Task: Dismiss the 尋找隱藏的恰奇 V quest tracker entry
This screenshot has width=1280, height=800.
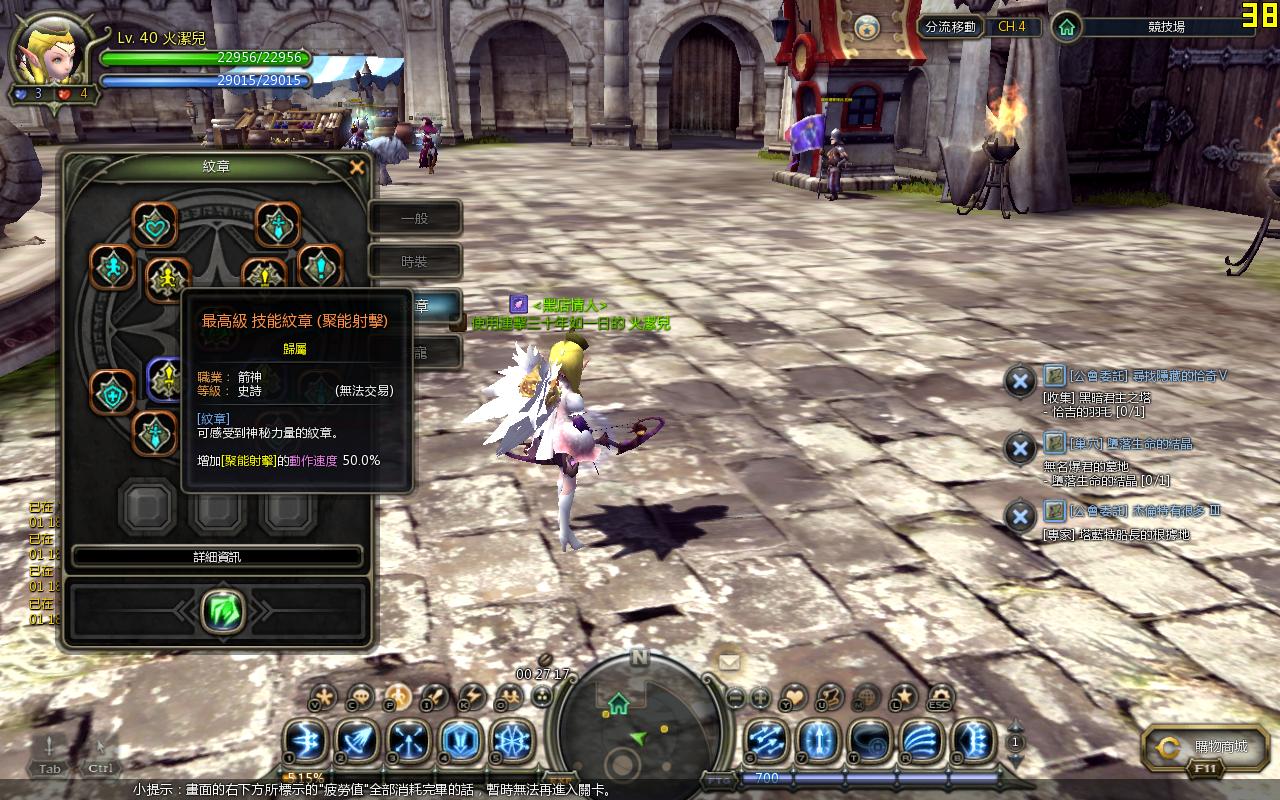Action: click(1019, 381)
